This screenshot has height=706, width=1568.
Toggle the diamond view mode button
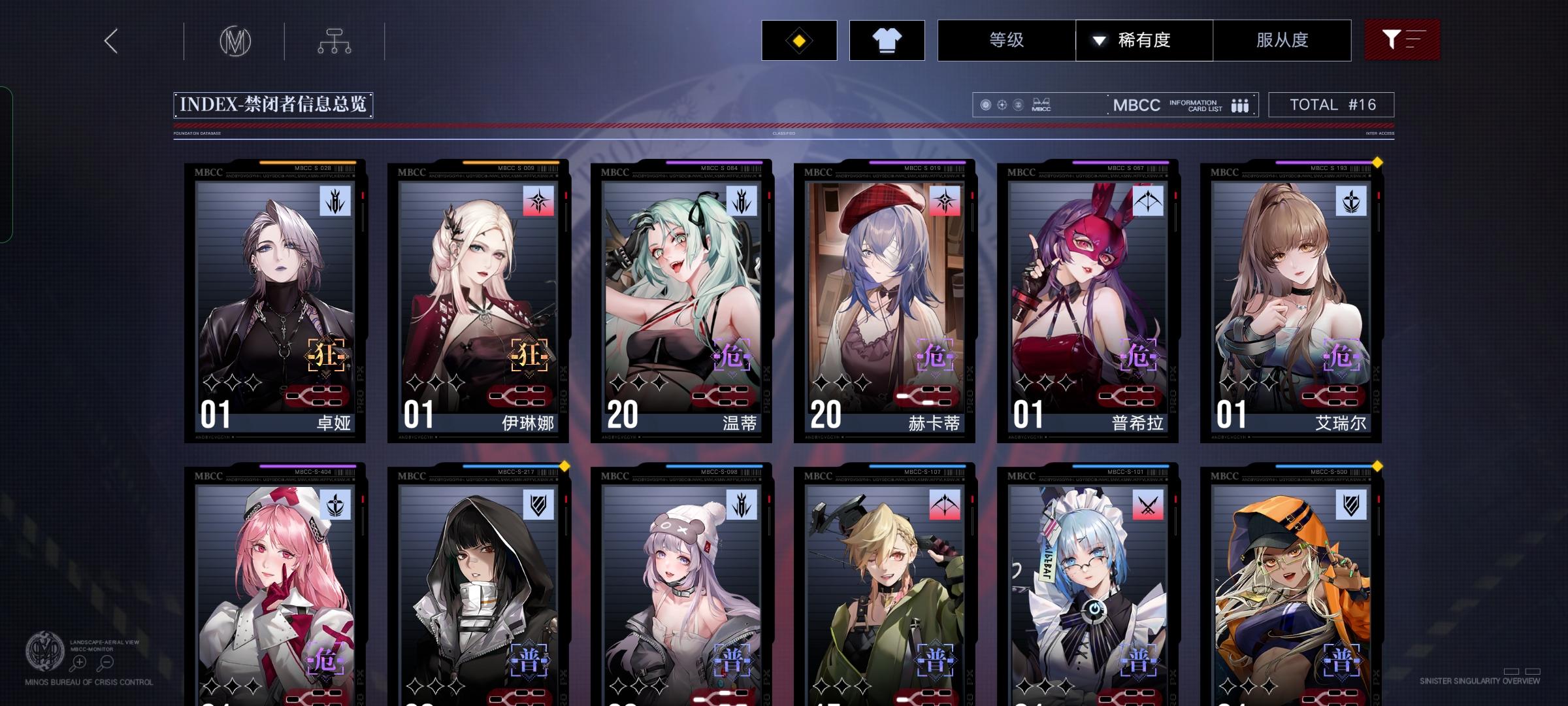point(798,40)
